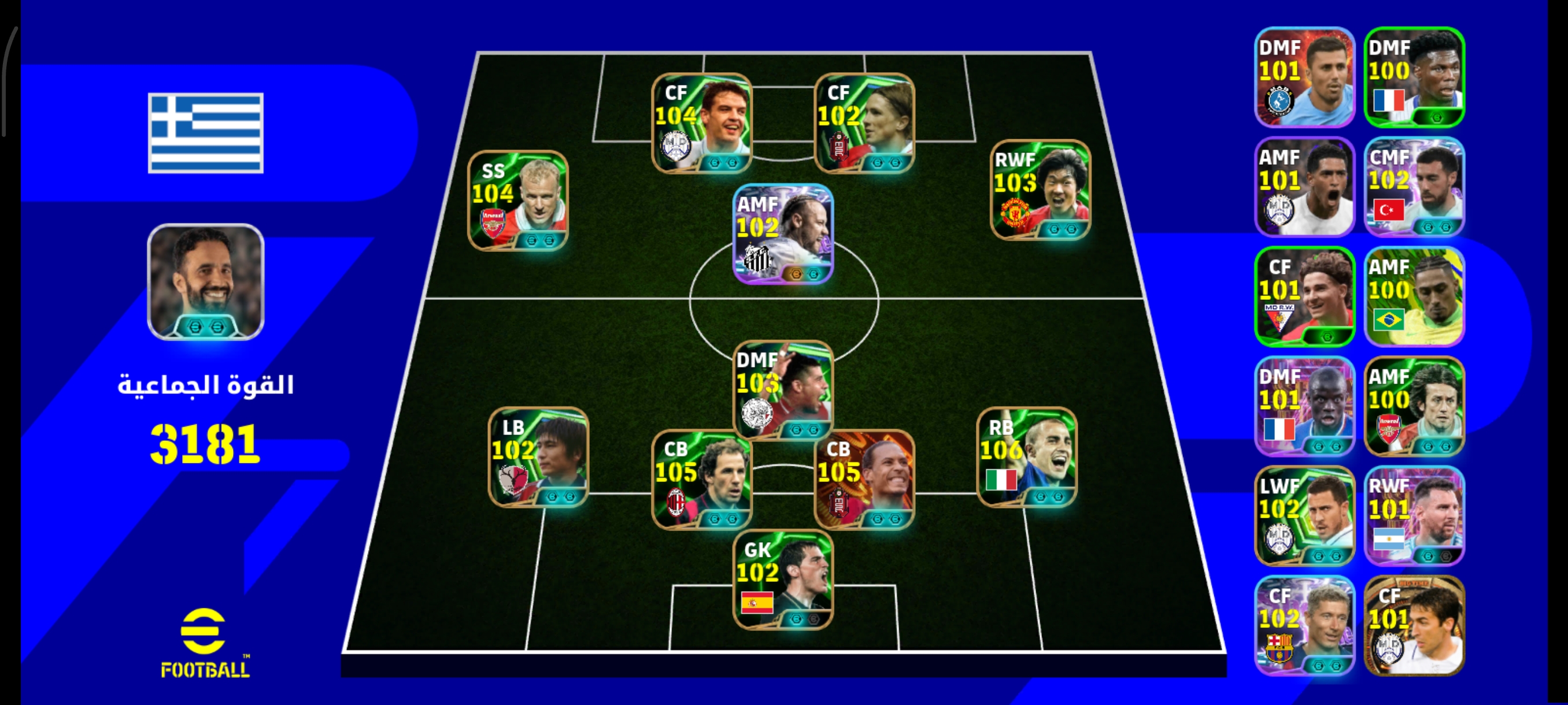Open the manager portrait card
The width and height of the screenshot is (1568, 705).
click(x=206, y=281)
